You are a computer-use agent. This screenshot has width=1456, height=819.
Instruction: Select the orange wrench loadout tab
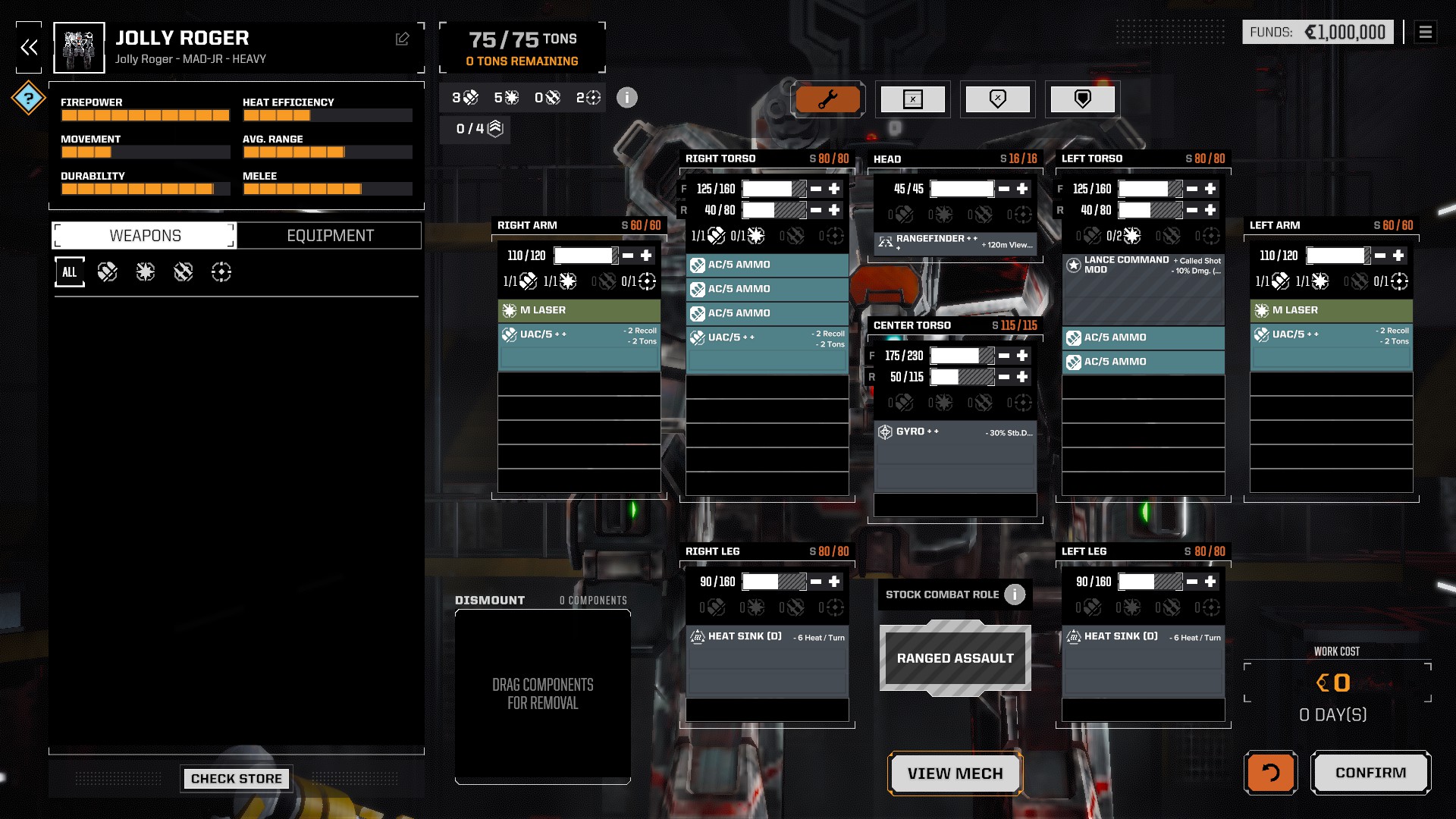tap(827, 99)
